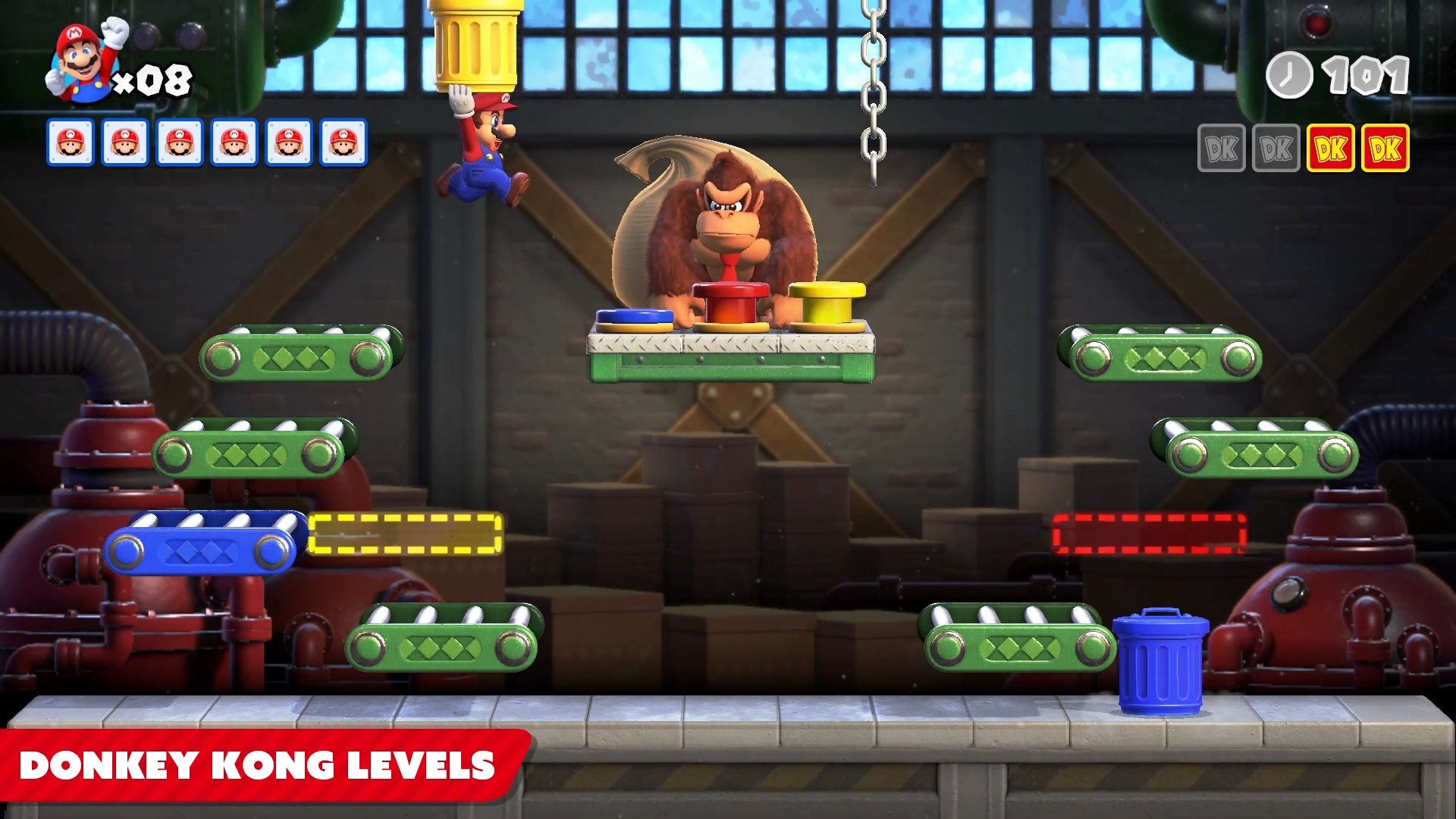Select the second gray DK badge
This screenshot has width=1456, height=819.
[x=1276, y=149]
